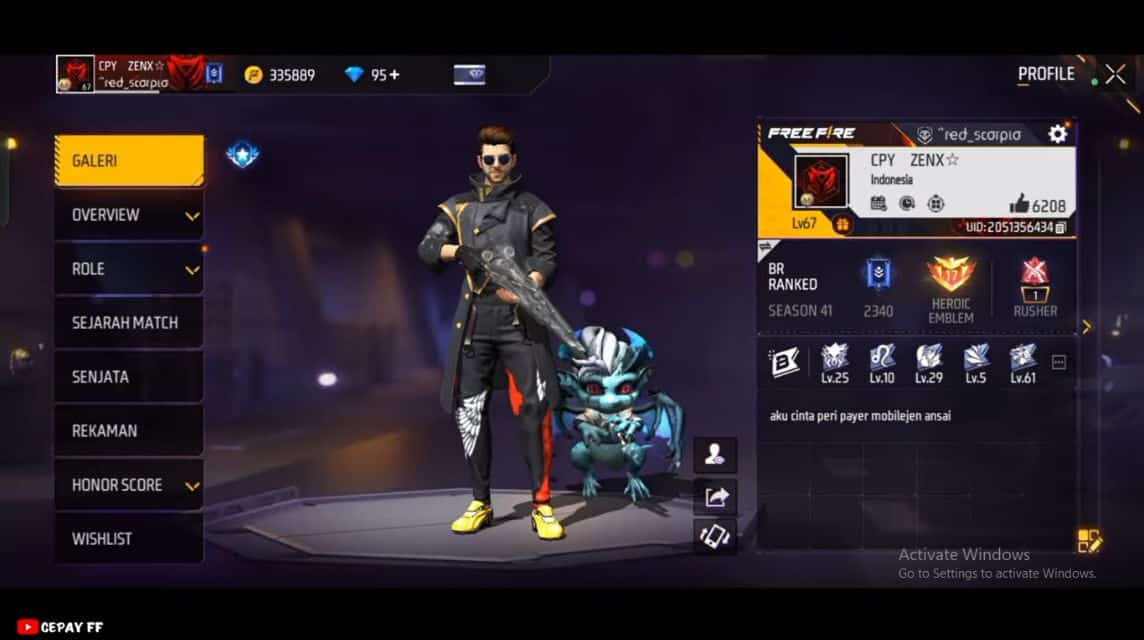This screenshot has width=1144, height=640.
Task: Close the profile screen
Action: [x=1115, y=74]
